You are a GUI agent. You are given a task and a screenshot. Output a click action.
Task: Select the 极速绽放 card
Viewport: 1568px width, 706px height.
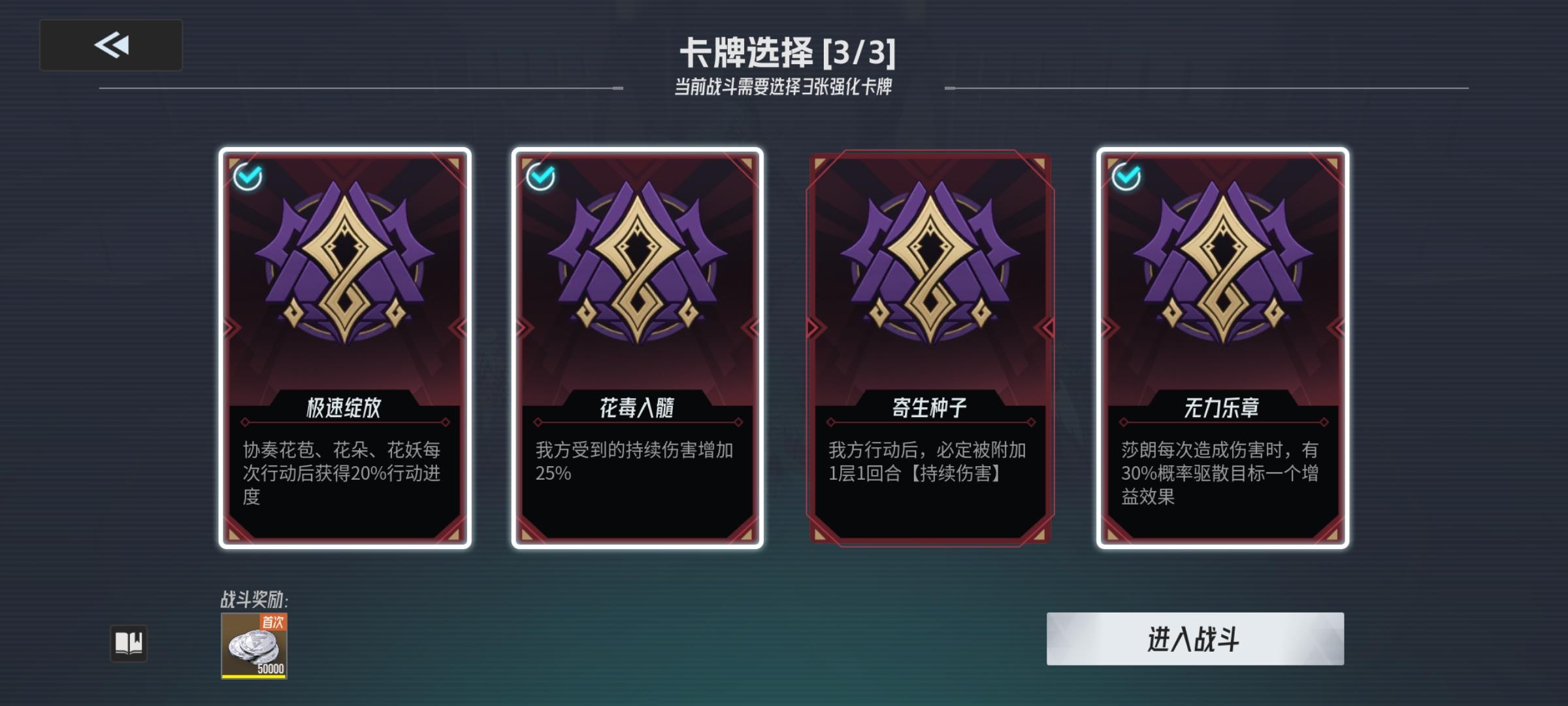pyautogui.click(x=344, y=346)
